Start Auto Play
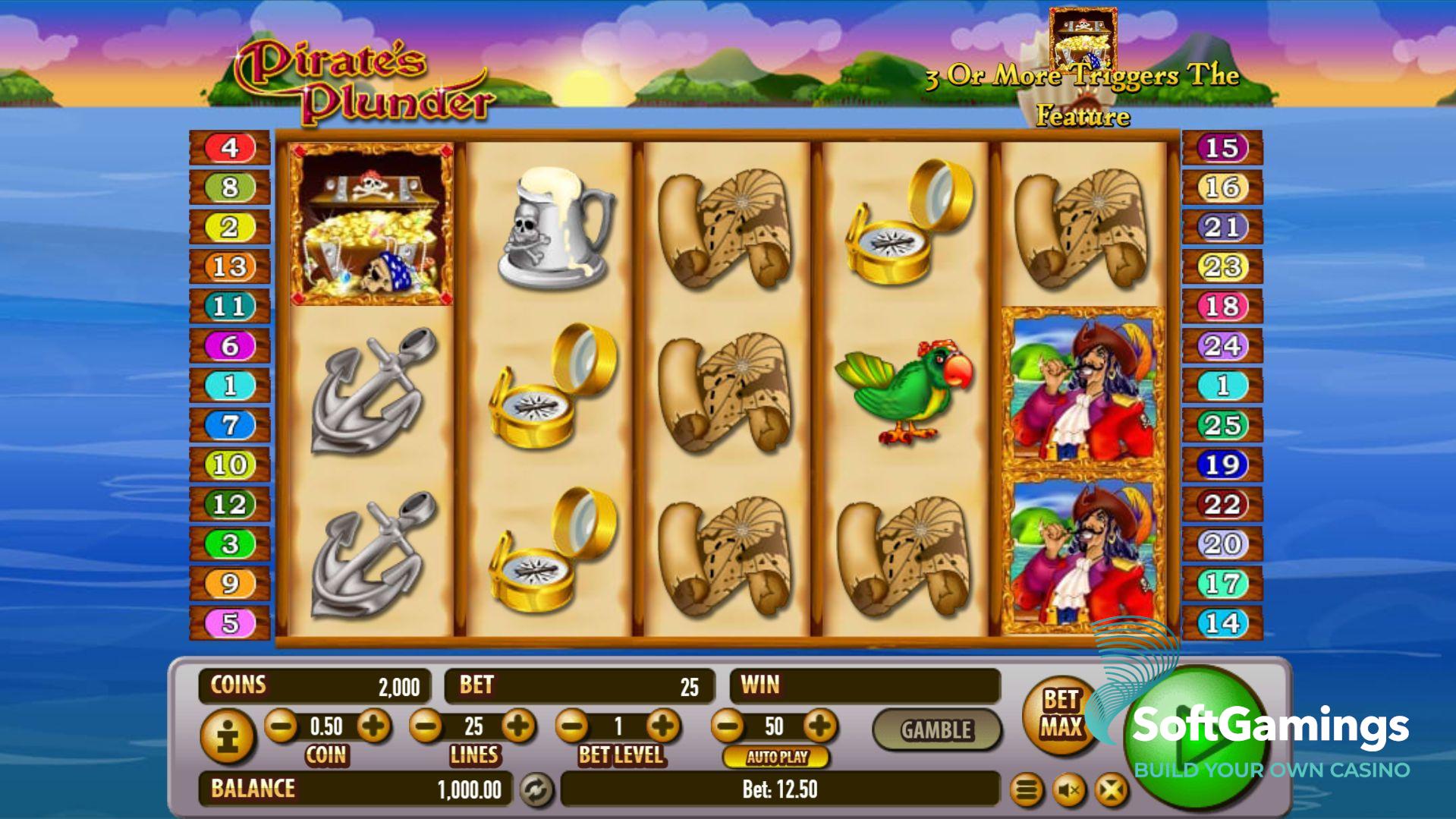This screenshot has height=819, width=1456. 777,757
